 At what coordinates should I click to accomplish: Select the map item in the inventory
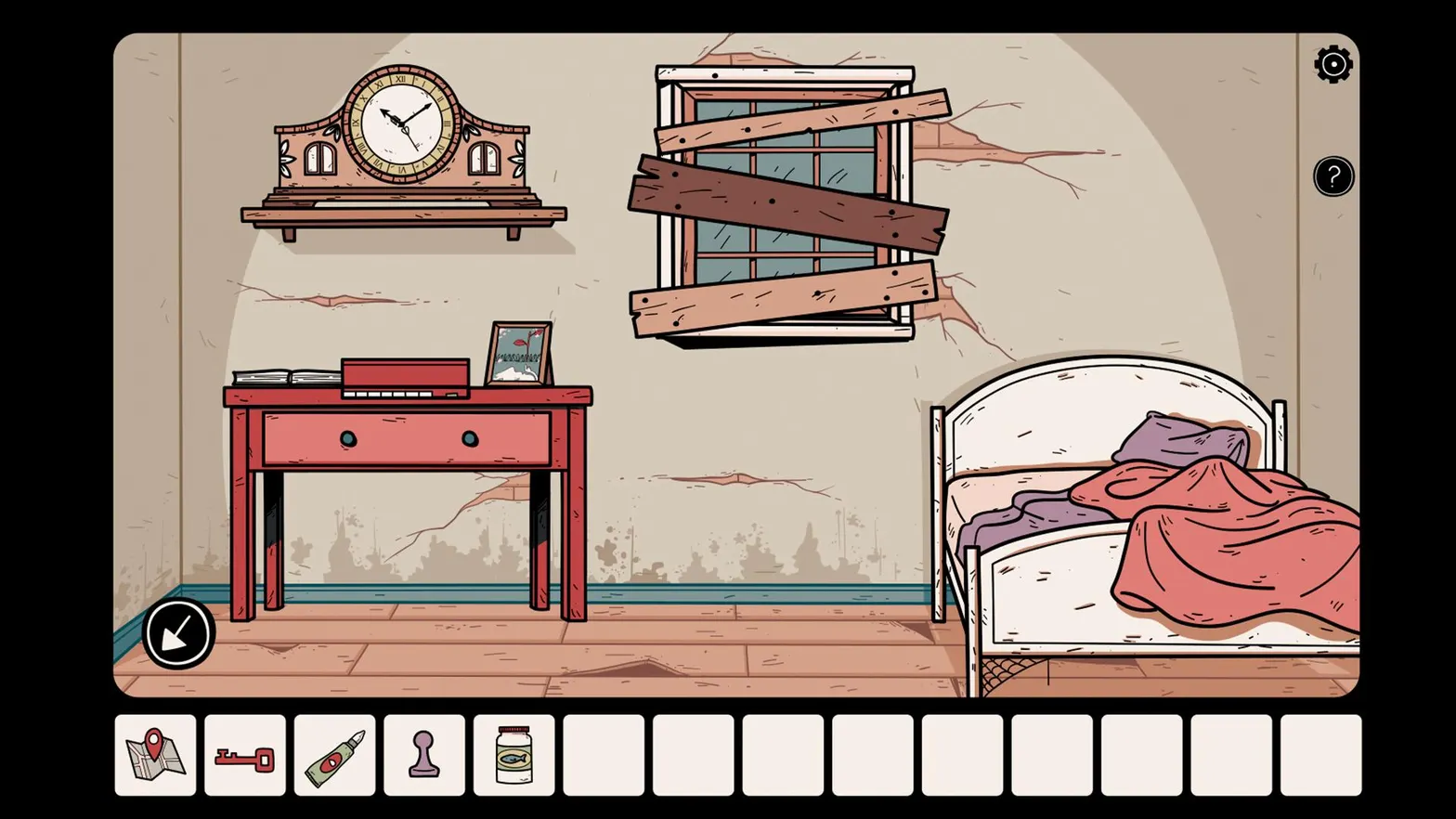[154, 755]
